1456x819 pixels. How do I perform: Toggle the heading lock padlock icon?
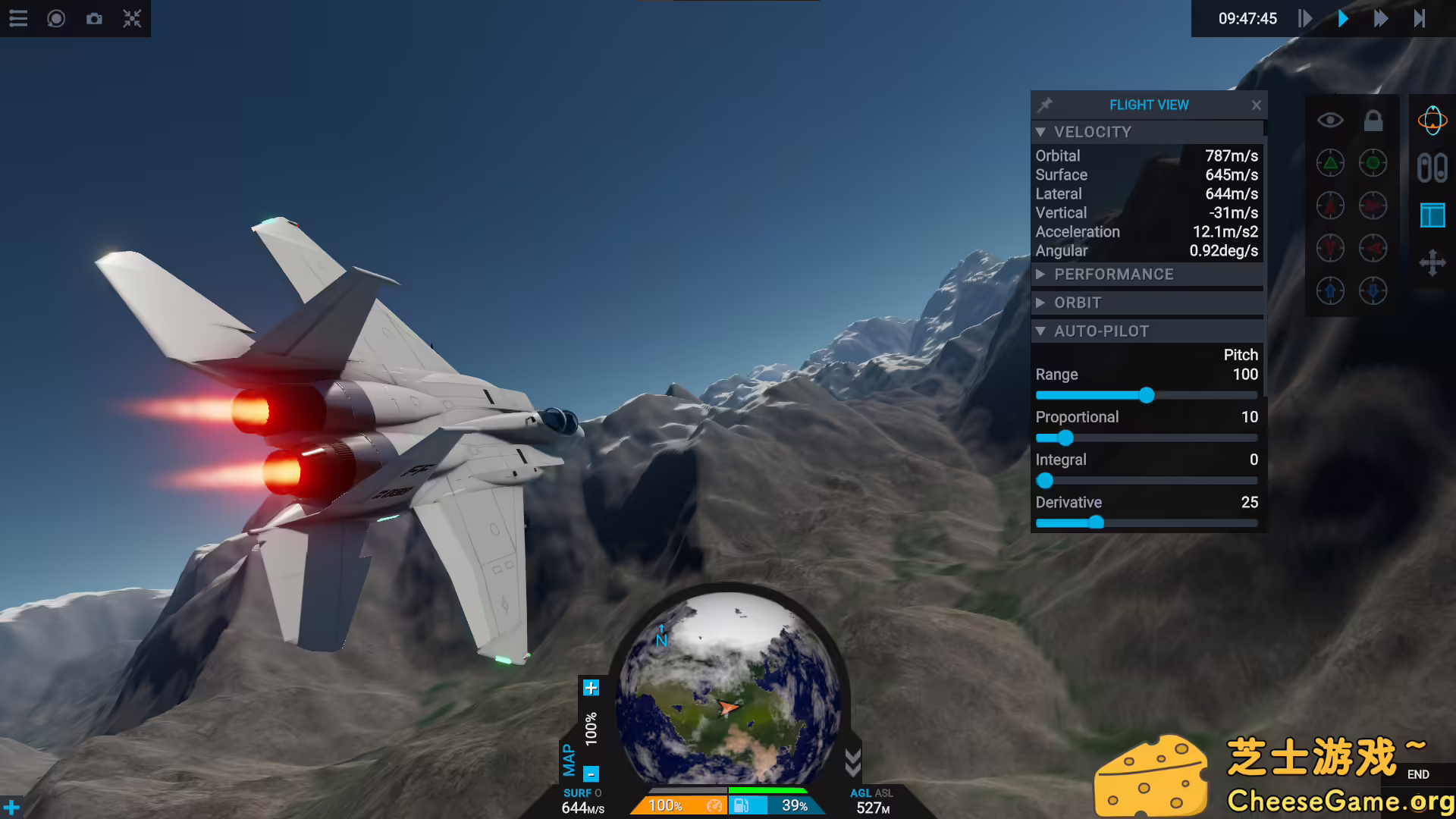[x=1373, y=121]
